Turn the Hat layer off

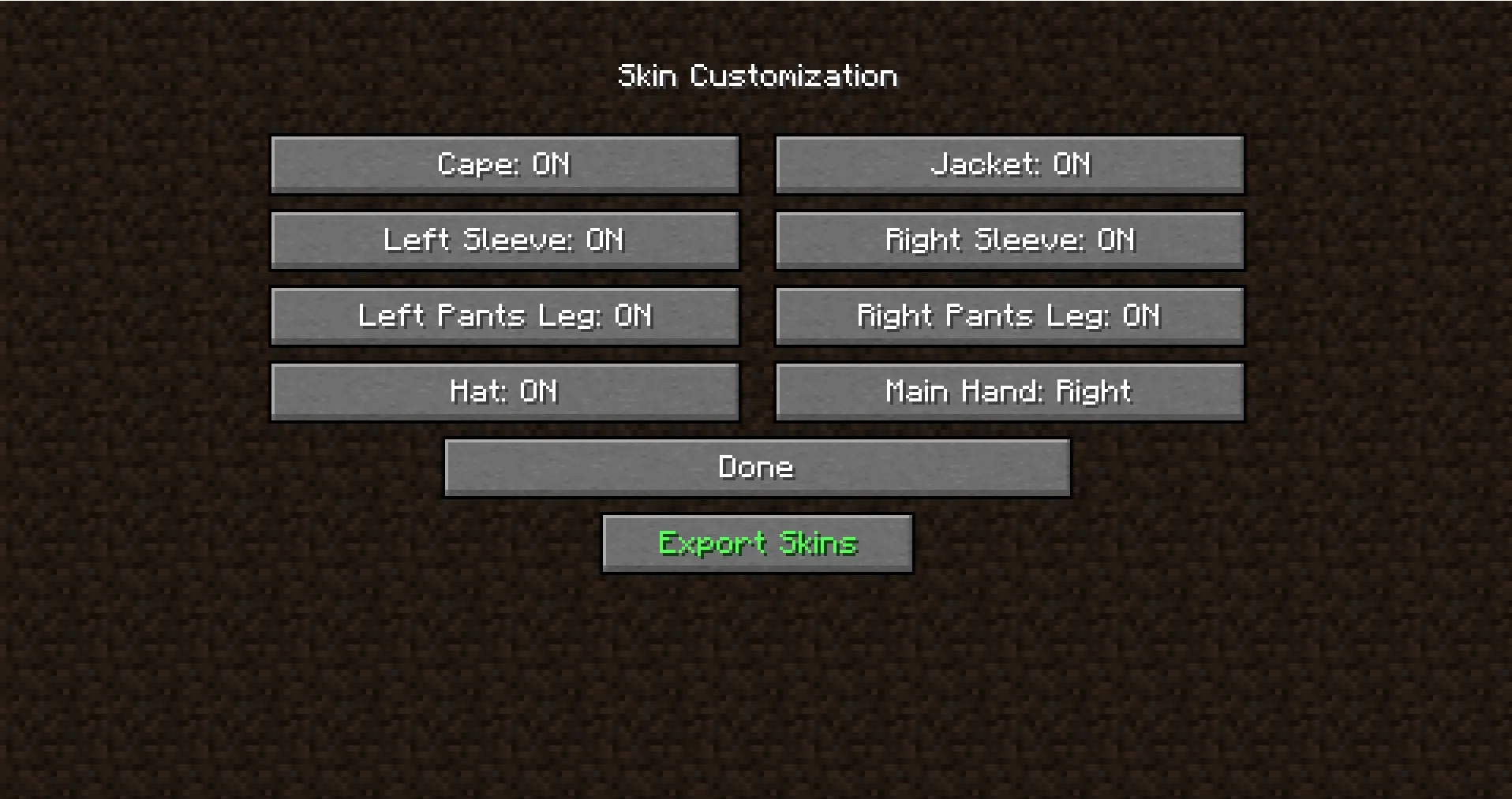[504, 391]
